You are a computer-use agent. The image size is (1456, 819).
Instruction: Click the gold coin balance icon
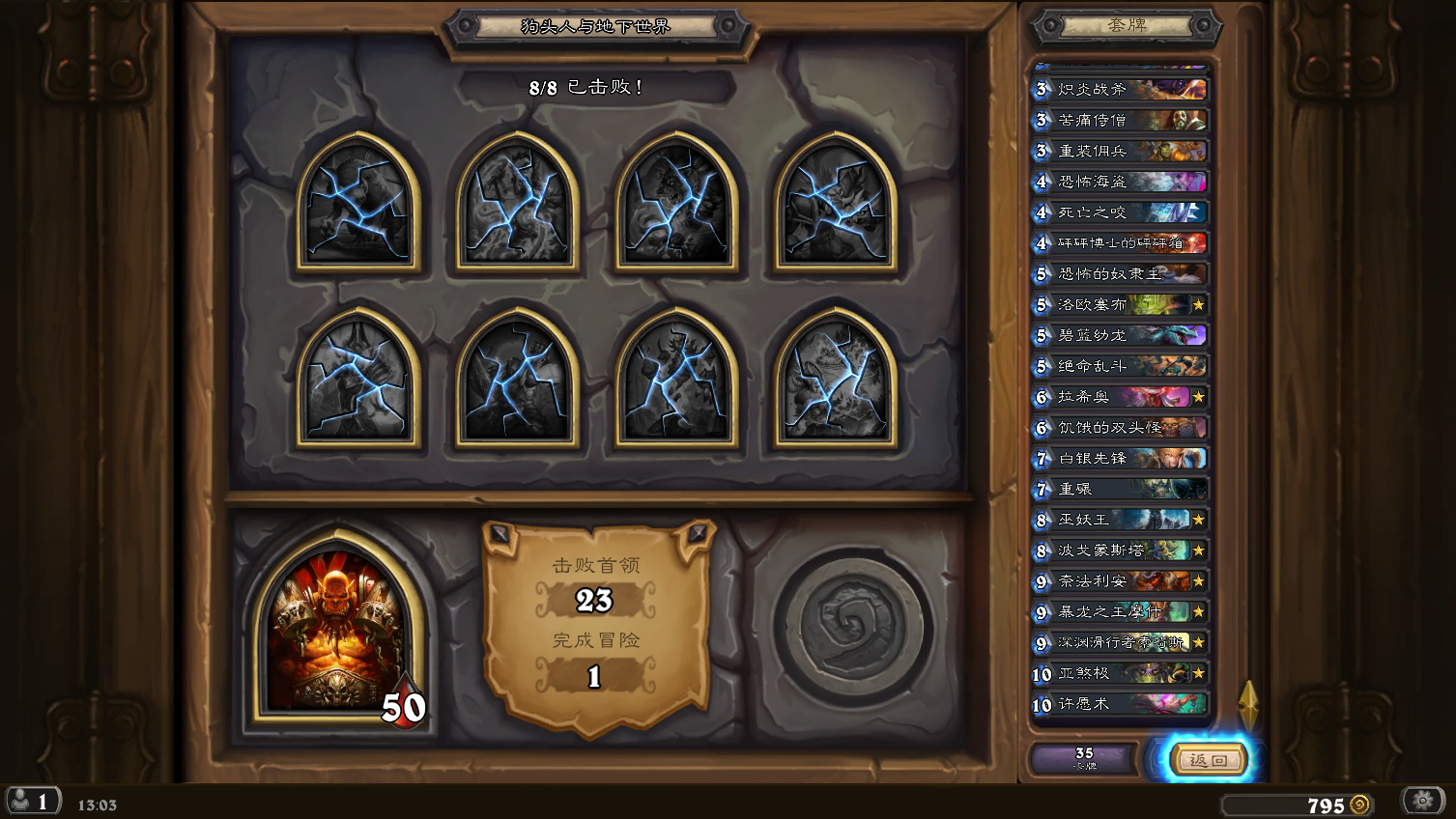(x=1359, y=805)
